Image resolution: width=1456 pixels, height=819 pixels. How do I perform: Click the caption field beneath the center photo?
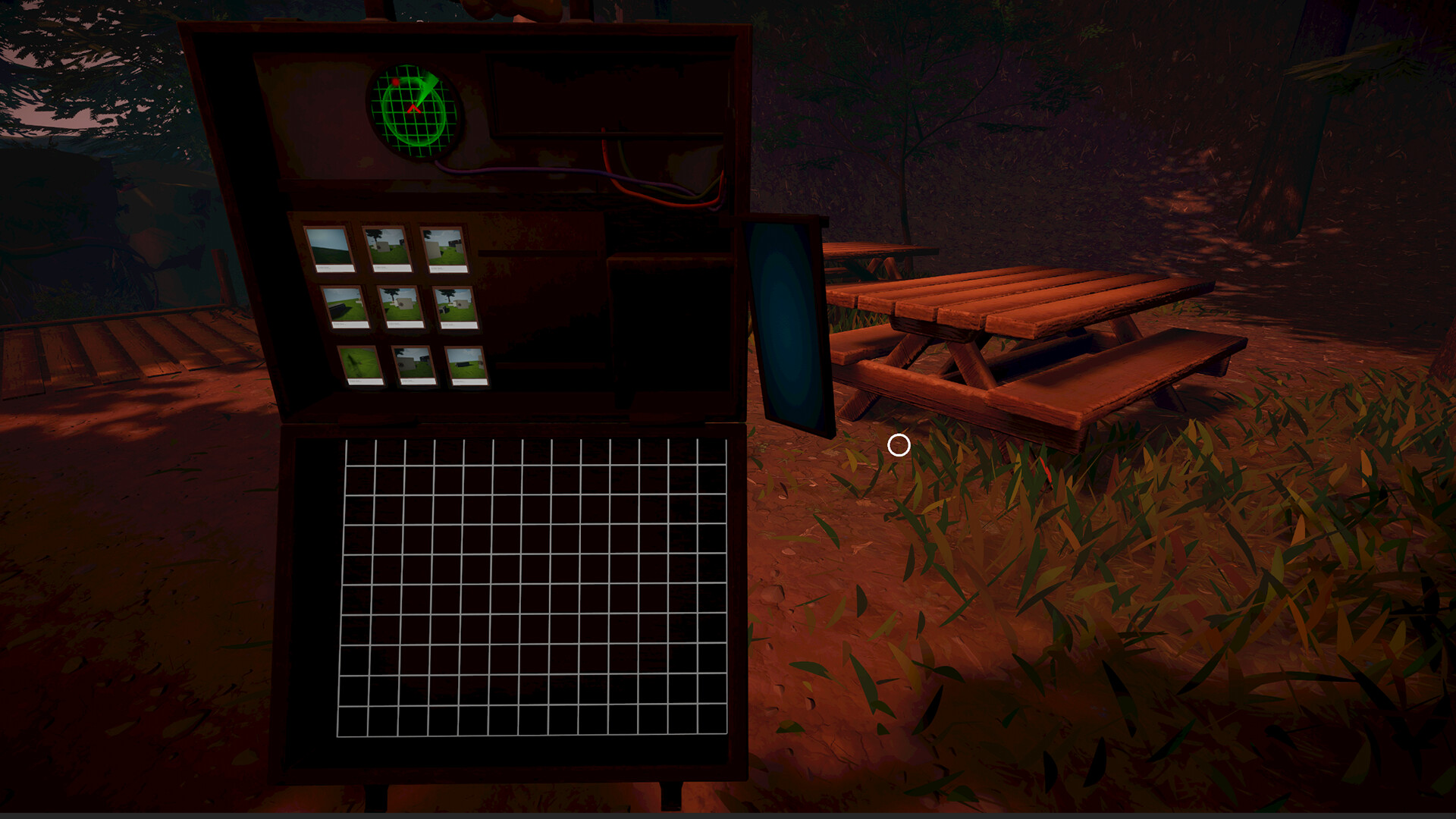pyautogui.click(x=406, y=325)
